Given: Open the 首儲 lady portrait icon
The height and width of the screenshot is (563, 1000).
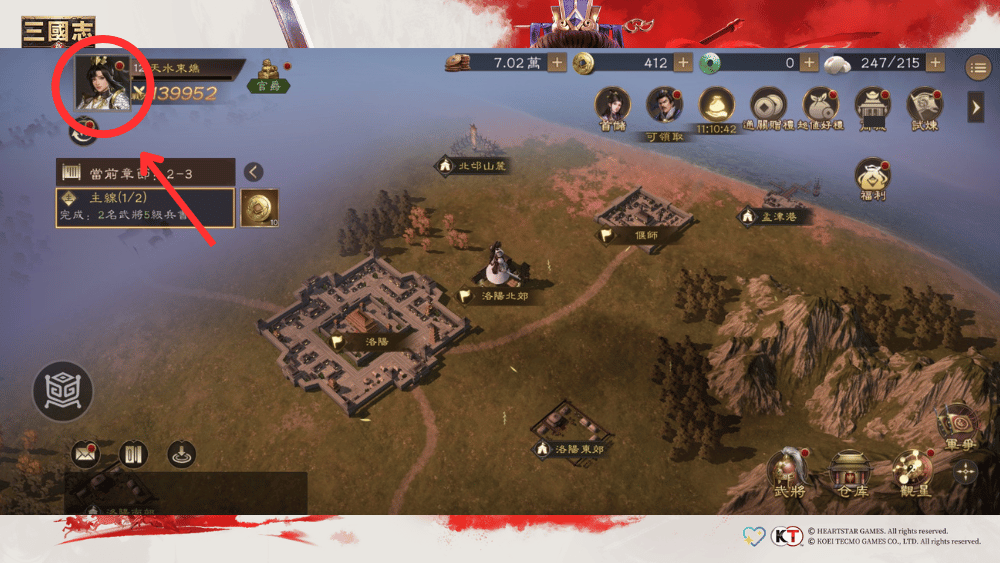Looking at the screenshot, I should (611, 106).
